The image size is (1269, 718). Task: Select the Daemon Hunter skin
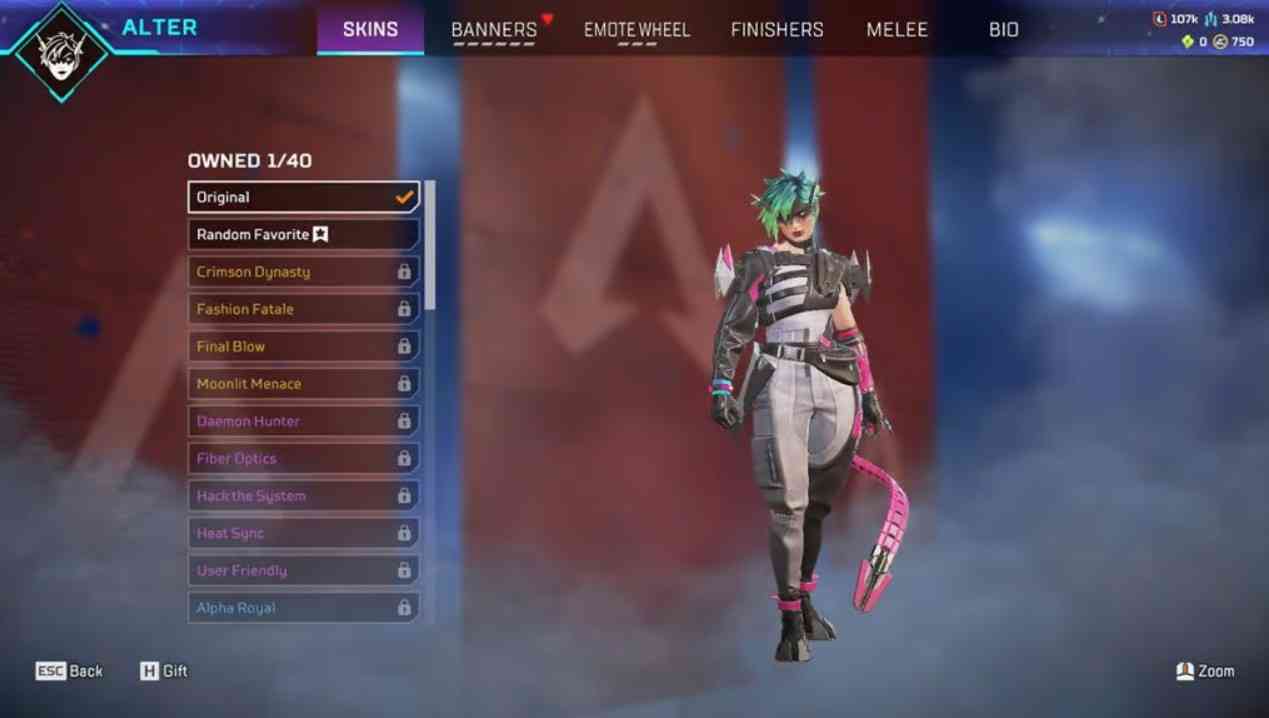303,421
